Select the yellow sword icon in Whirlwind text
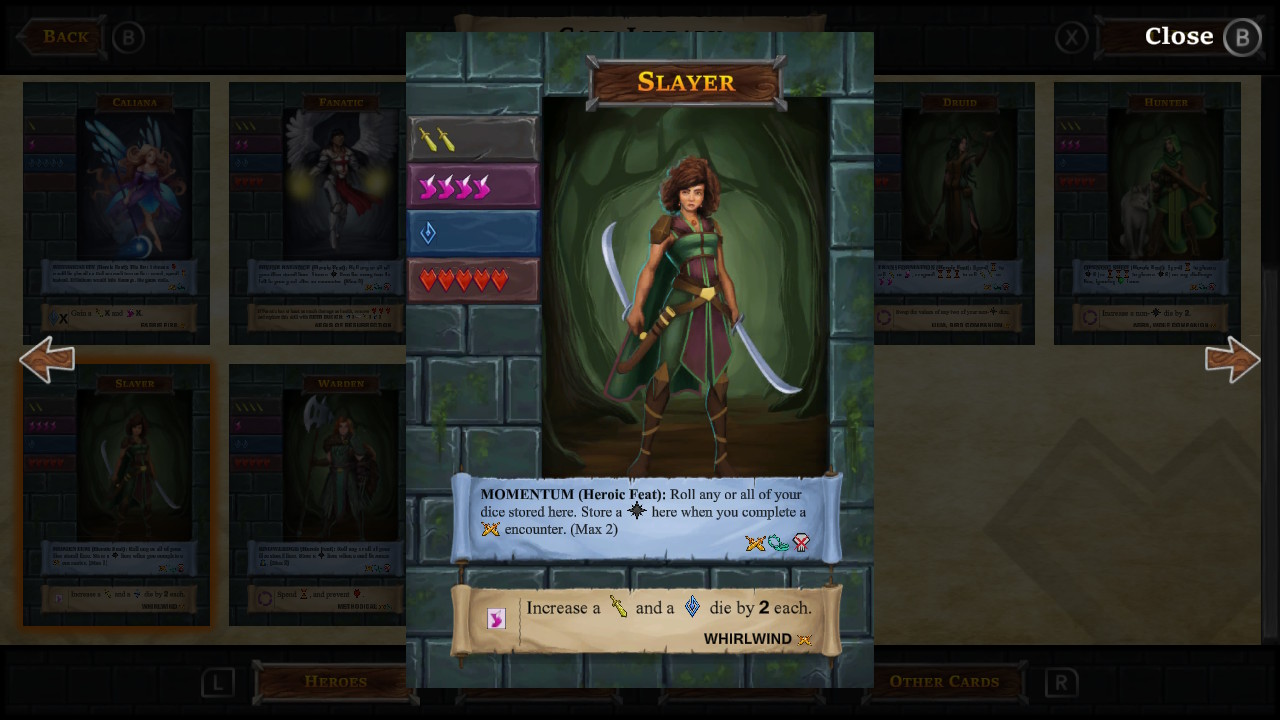The image size is (1280, 720). [x=617, y=607]
